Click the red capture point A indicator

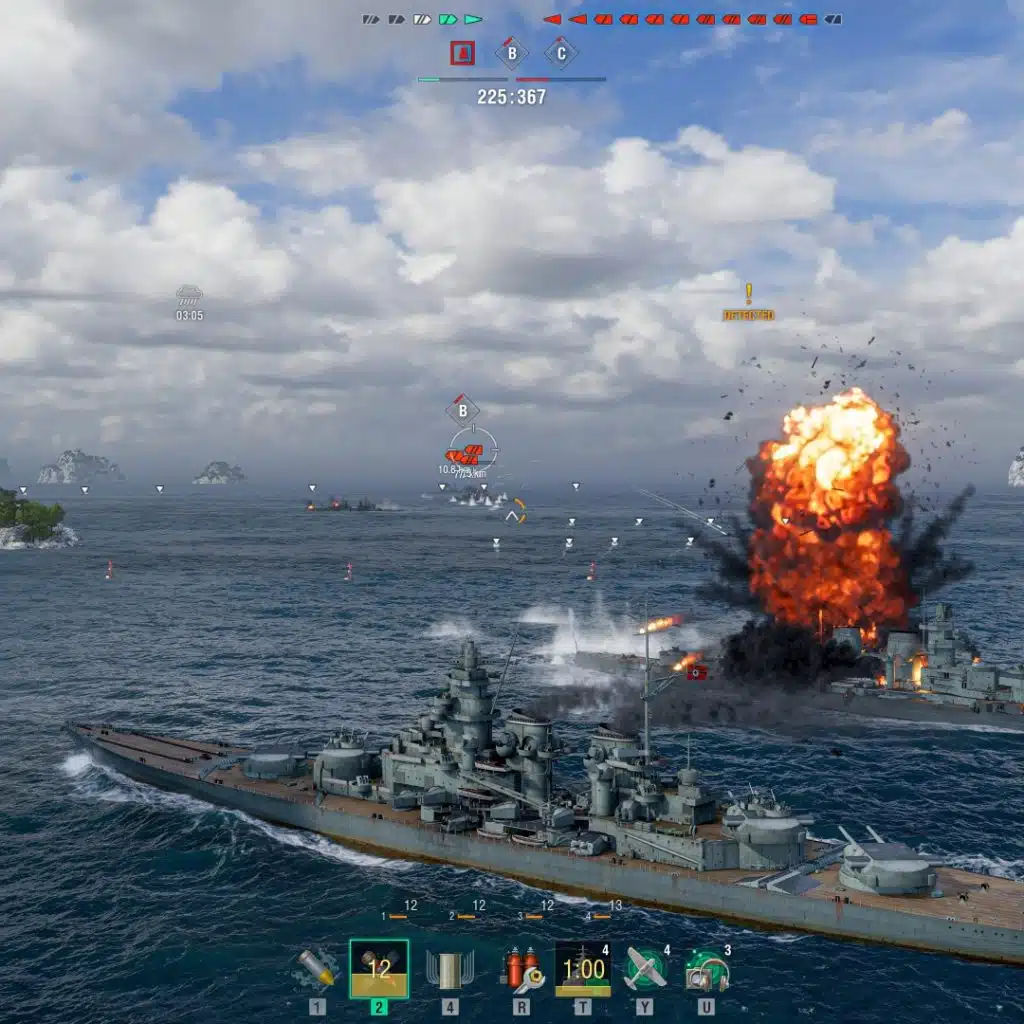(462, 53)
